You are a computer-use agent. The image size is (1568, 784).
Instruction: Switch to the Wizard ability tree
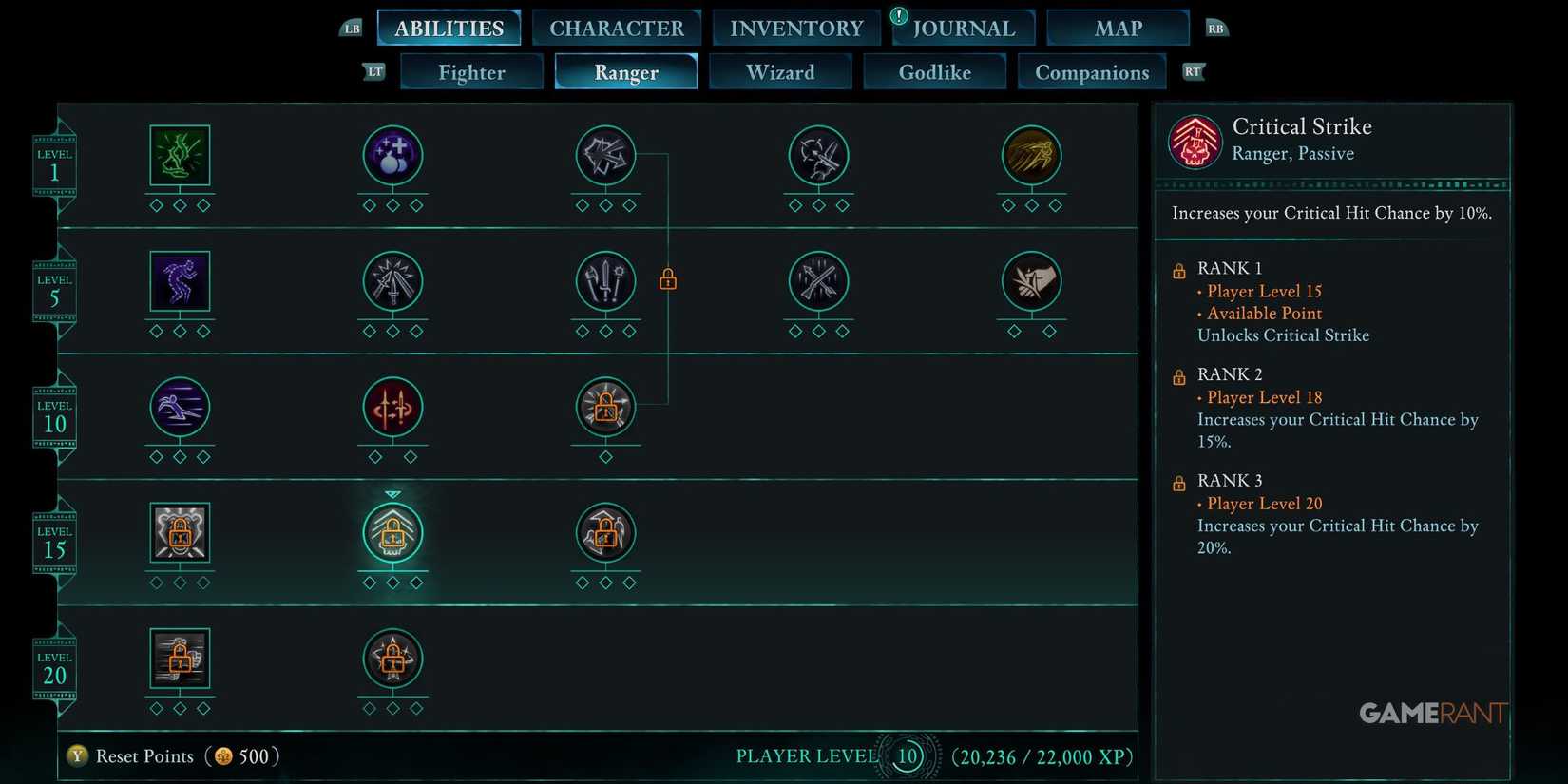[x=780, y=71]
